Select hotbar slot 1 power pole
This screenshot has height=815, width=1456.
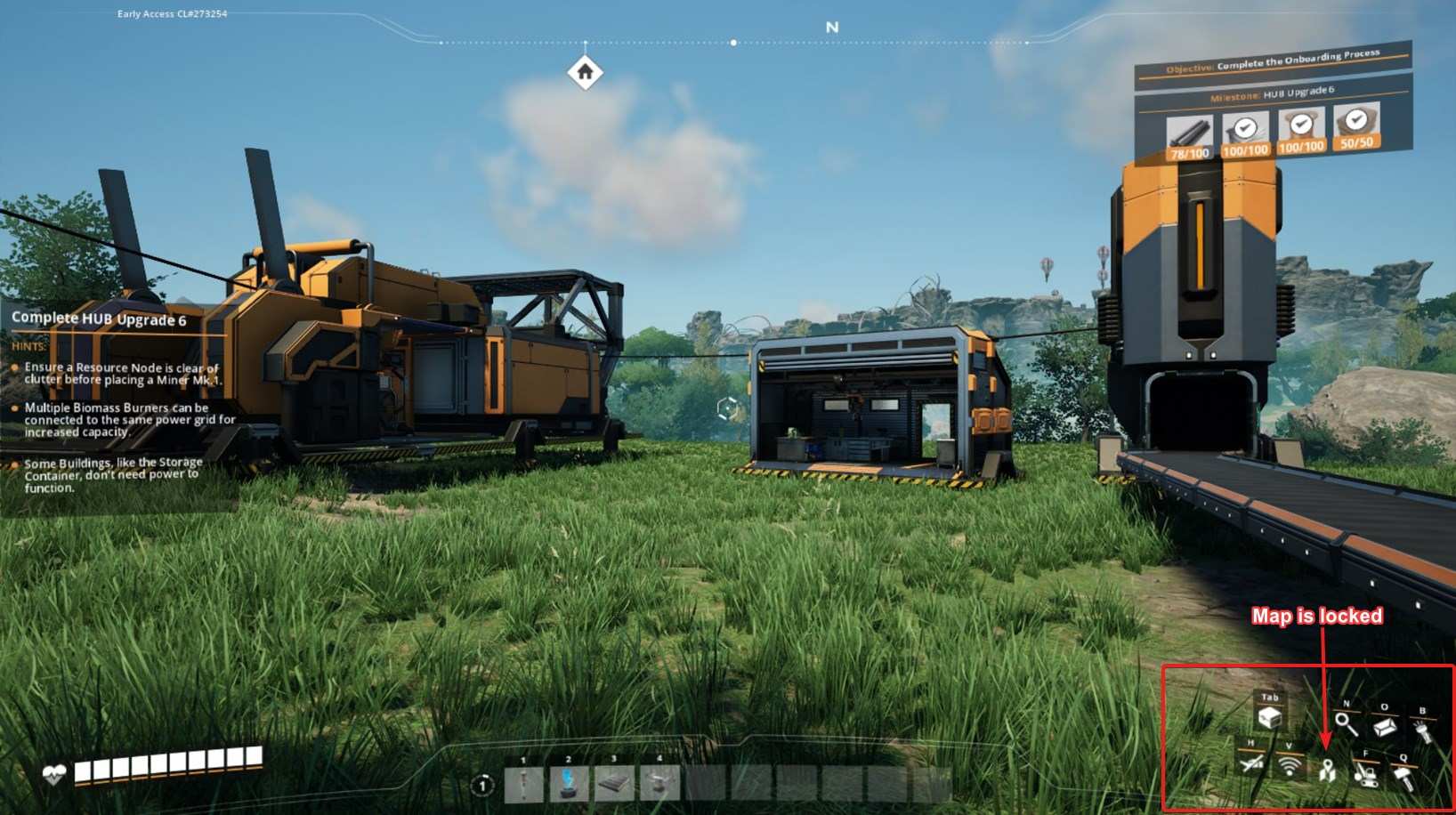click(524, 784)
